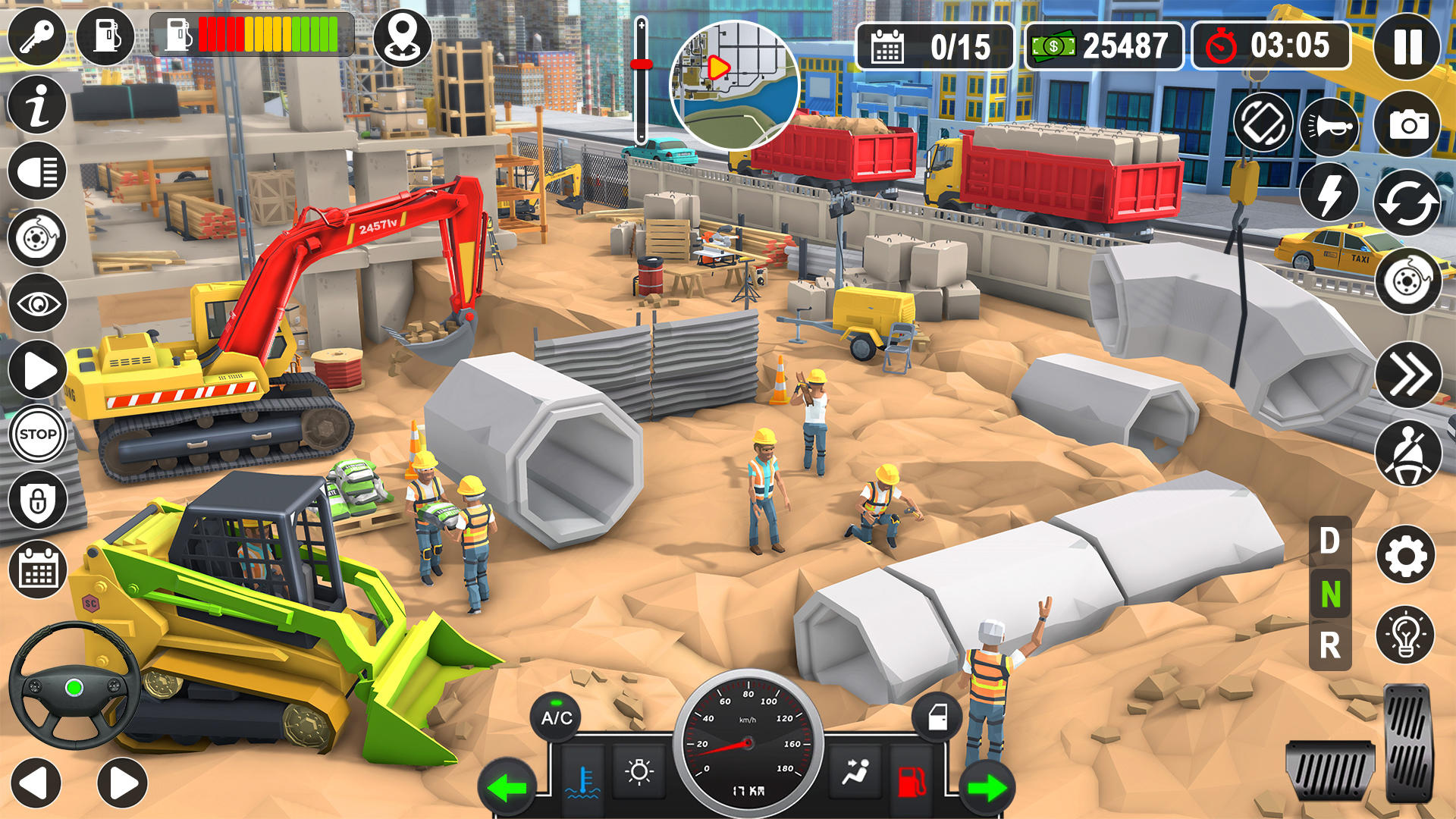
Task: Activate the horn icon
Action: (1330, 127)
